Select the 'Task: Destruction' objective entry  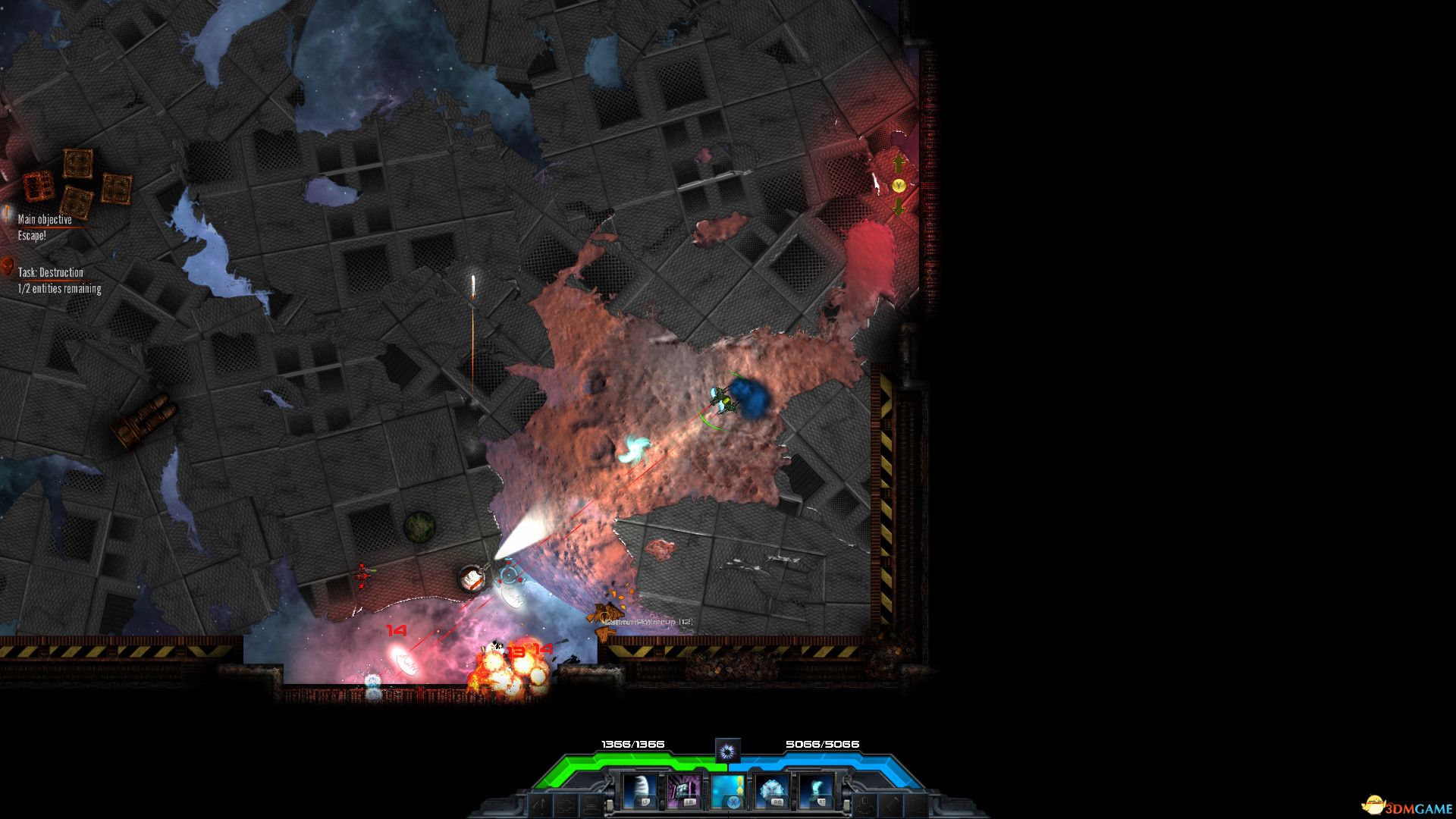(x=51, y=273)
